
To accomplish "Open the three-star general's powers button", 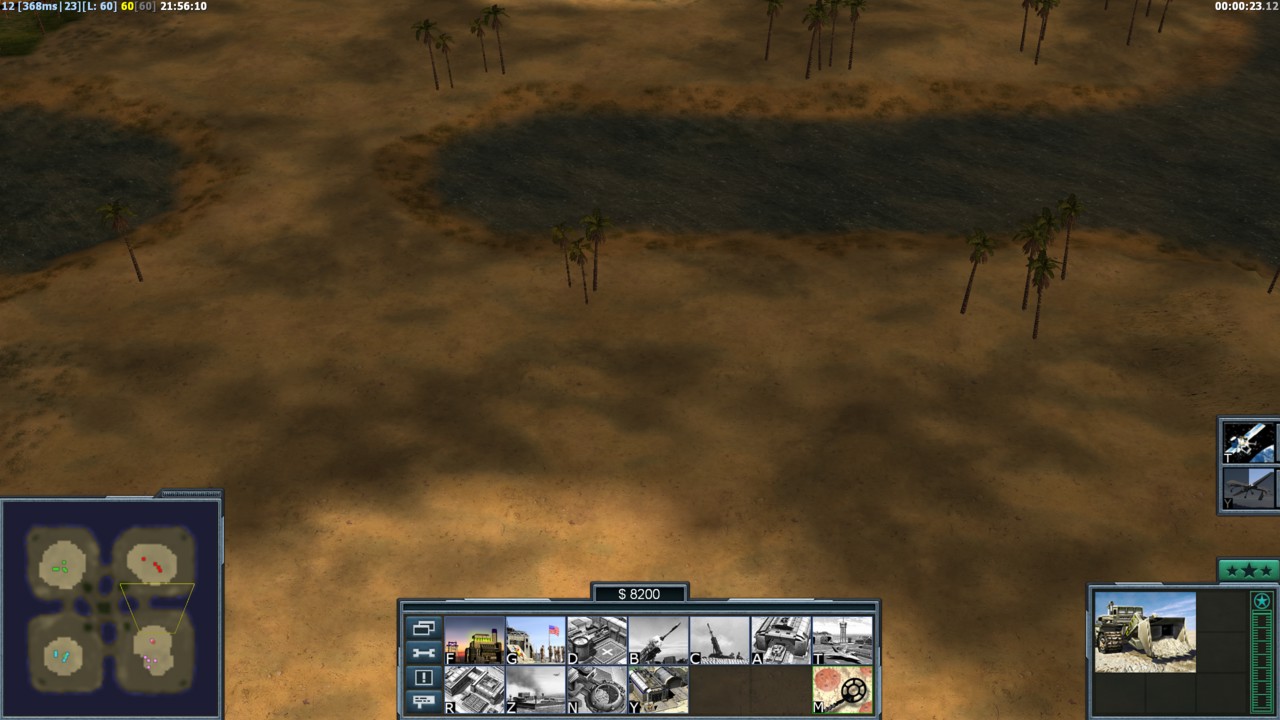I will [x=1248, y=570].
